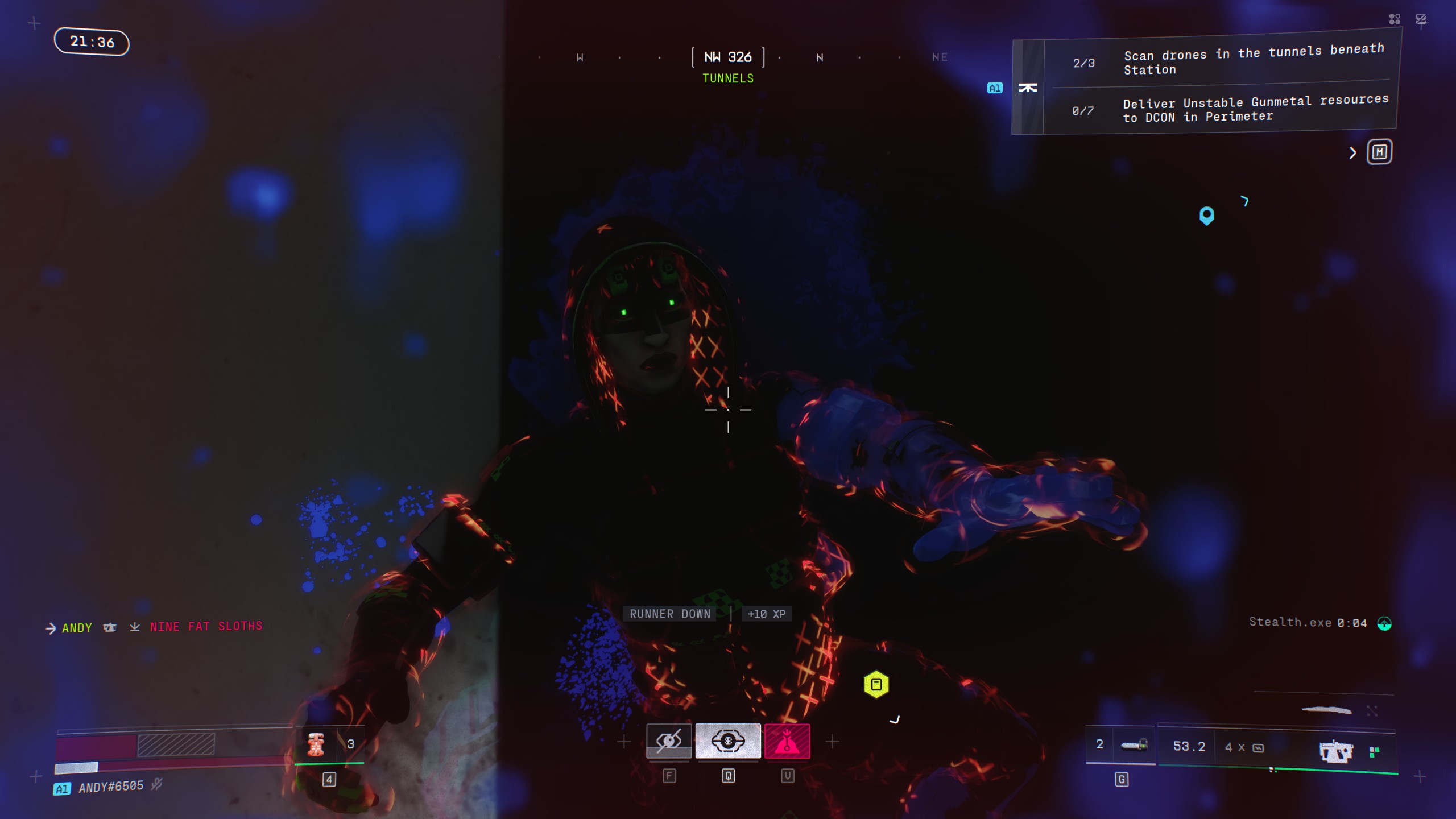This screenshot has width=1456, height=819.
Task: Open the map with the M button
Action: pos(1379,151)
